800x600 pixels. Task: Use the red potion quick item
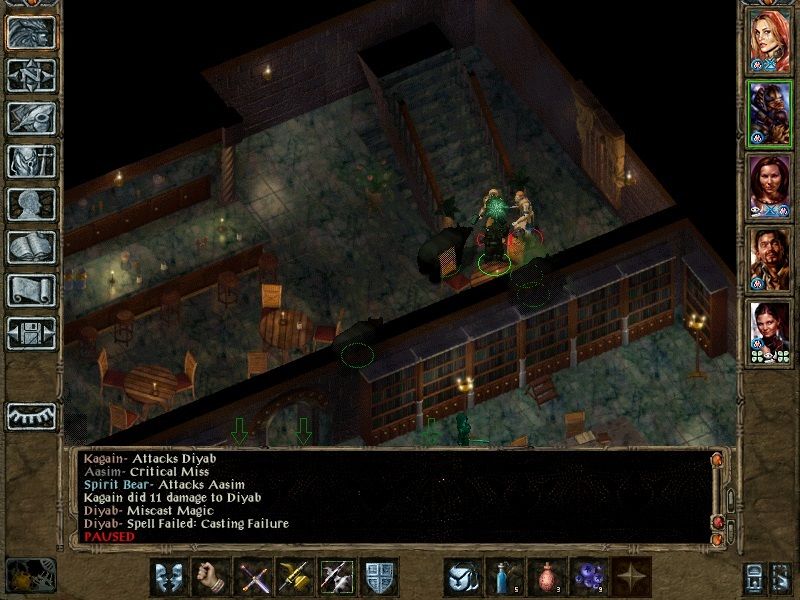click(546, 577)
